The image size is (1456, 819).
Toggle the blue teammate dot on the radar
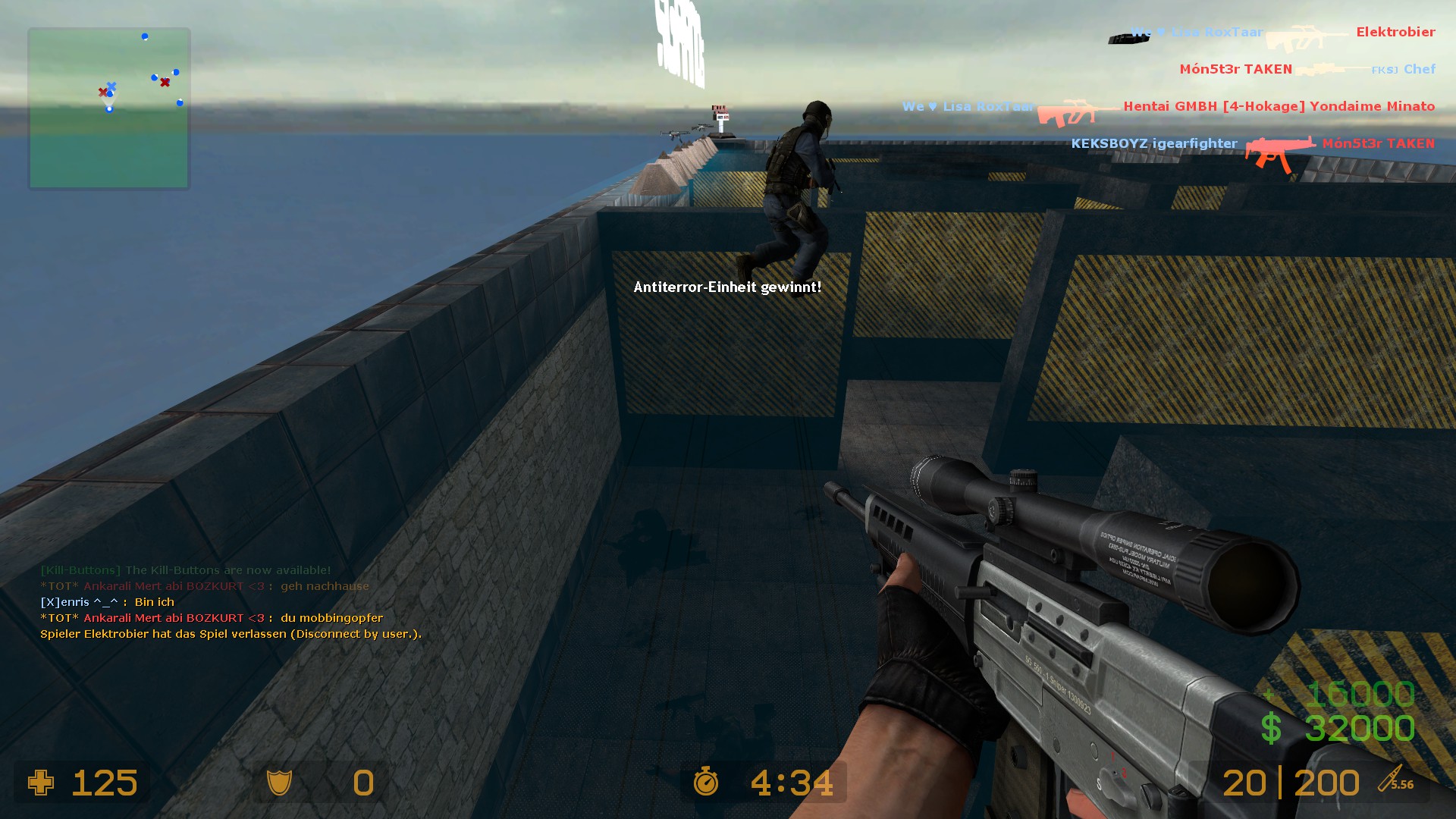click(143, 35)
